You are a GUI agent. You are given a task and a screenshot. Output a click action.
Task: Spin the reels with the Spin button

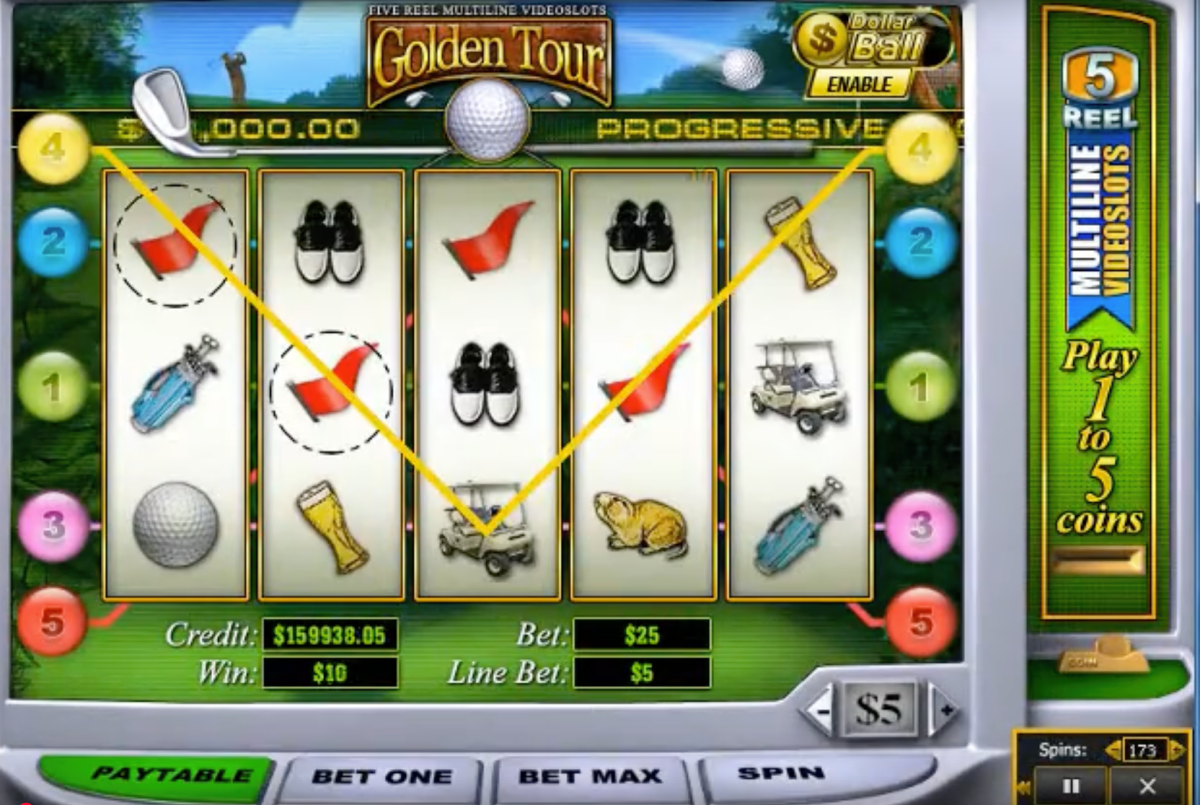point(781,774)
